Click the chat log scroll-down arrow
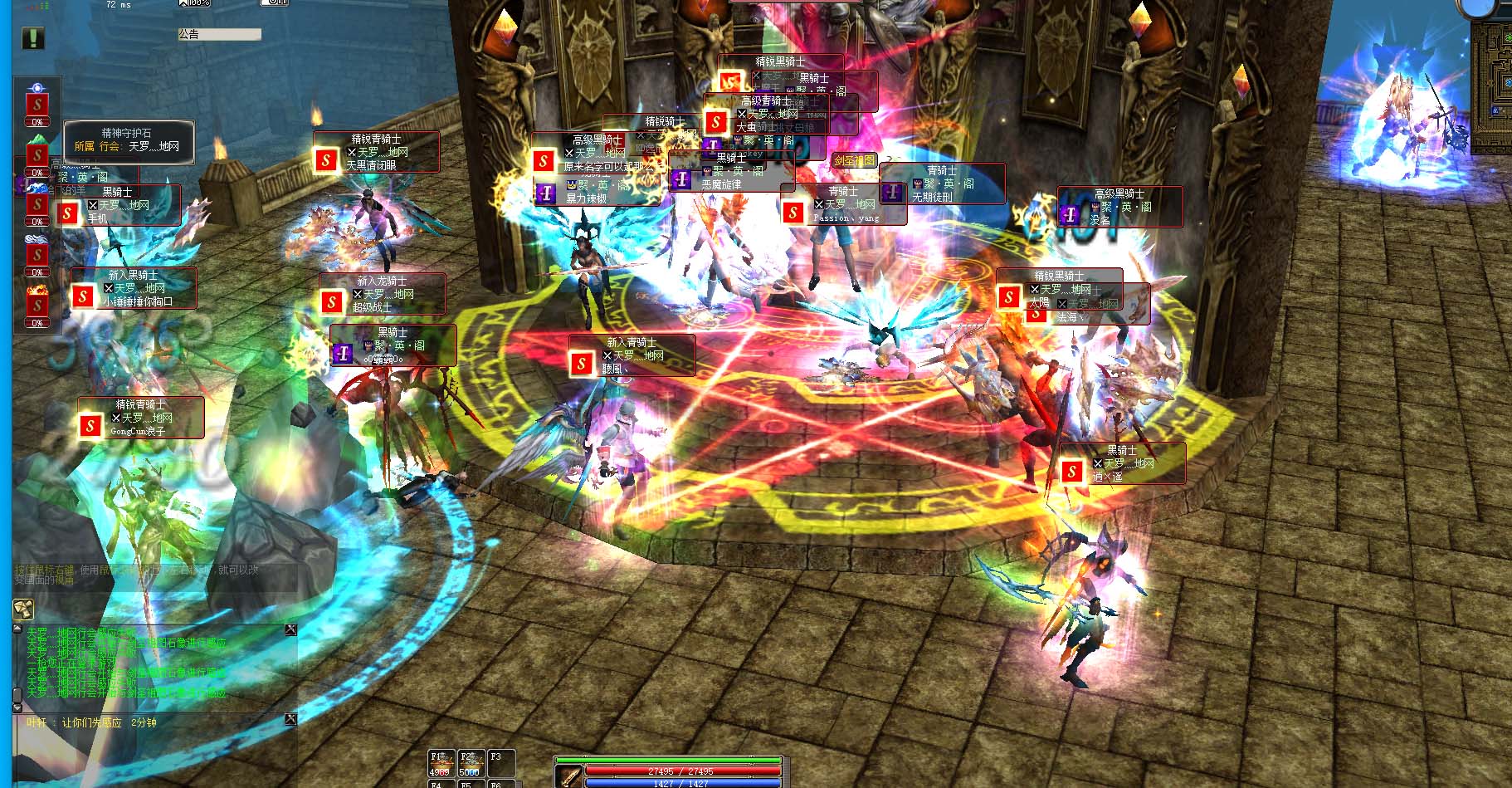 tap(17, 707)
